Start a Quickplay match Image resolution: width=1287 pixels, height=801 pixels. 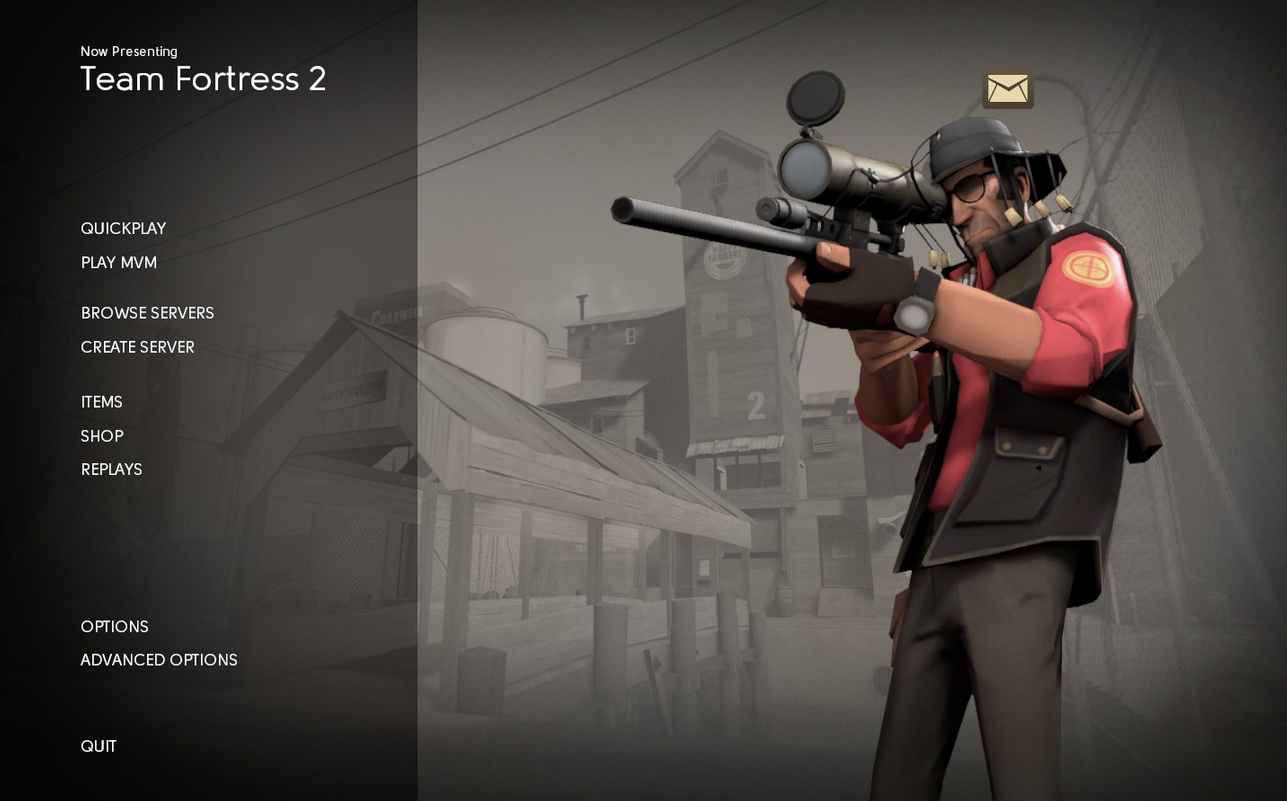click(x=123, y=229)
